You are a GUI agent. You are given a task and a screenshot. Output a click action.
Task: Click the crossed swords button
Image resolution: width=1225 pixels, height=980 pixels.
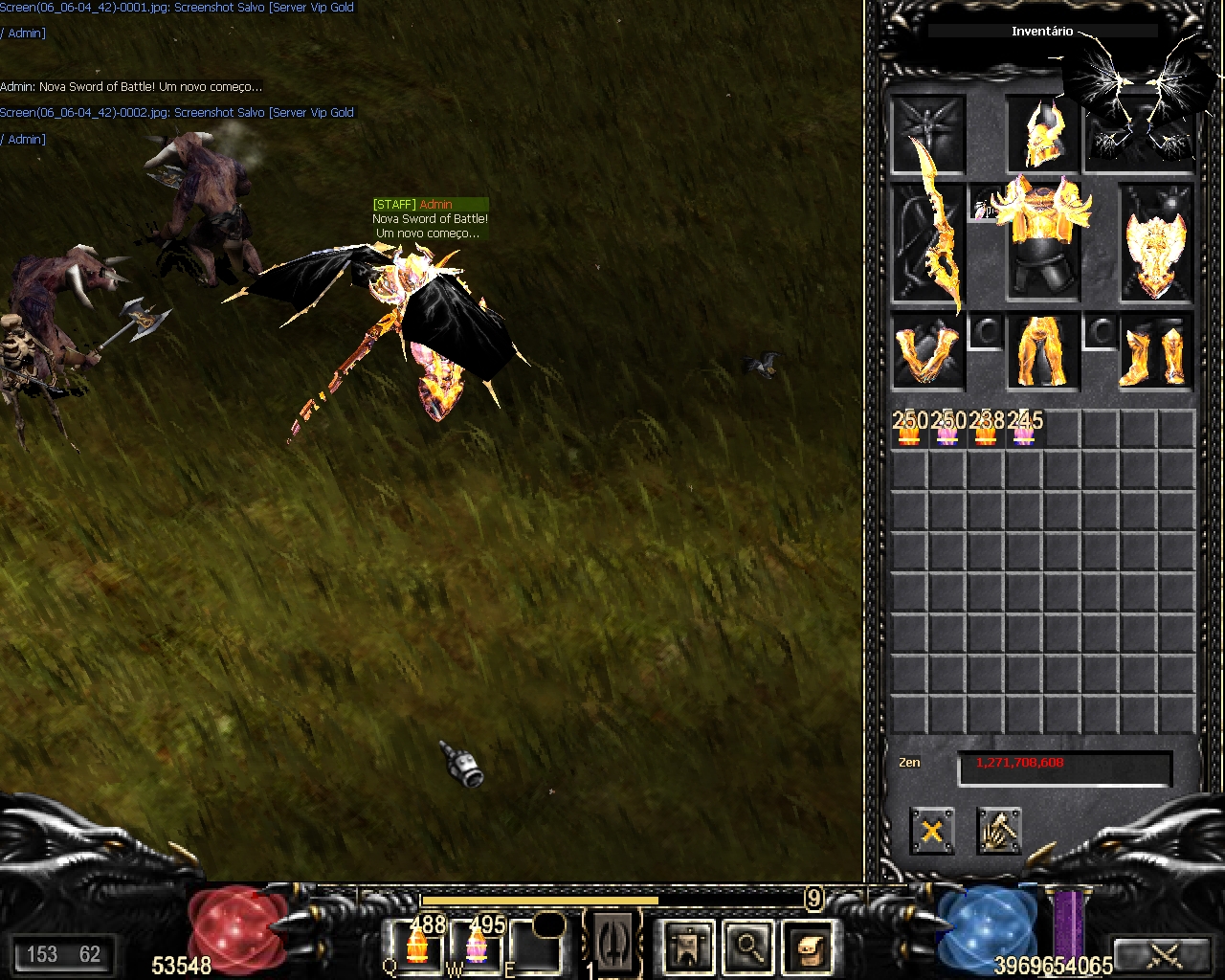tap(1164, 954)
